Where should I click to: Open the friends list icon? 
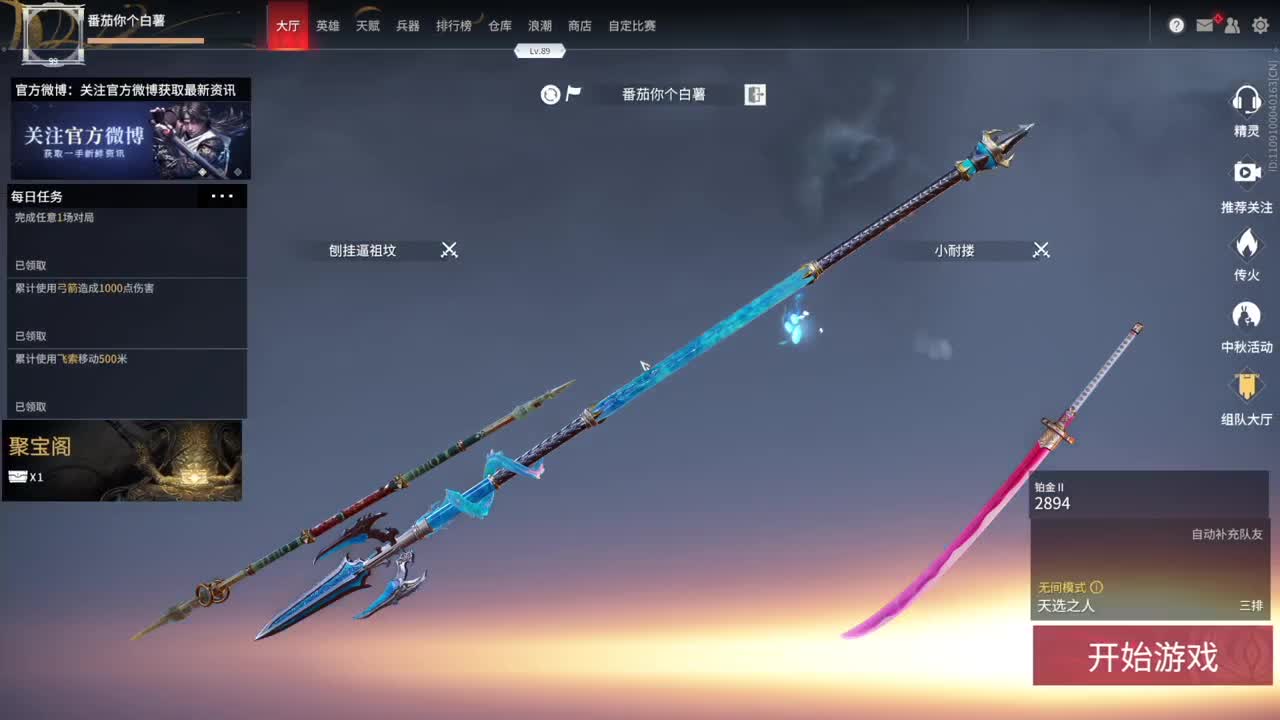[1232, 25]
